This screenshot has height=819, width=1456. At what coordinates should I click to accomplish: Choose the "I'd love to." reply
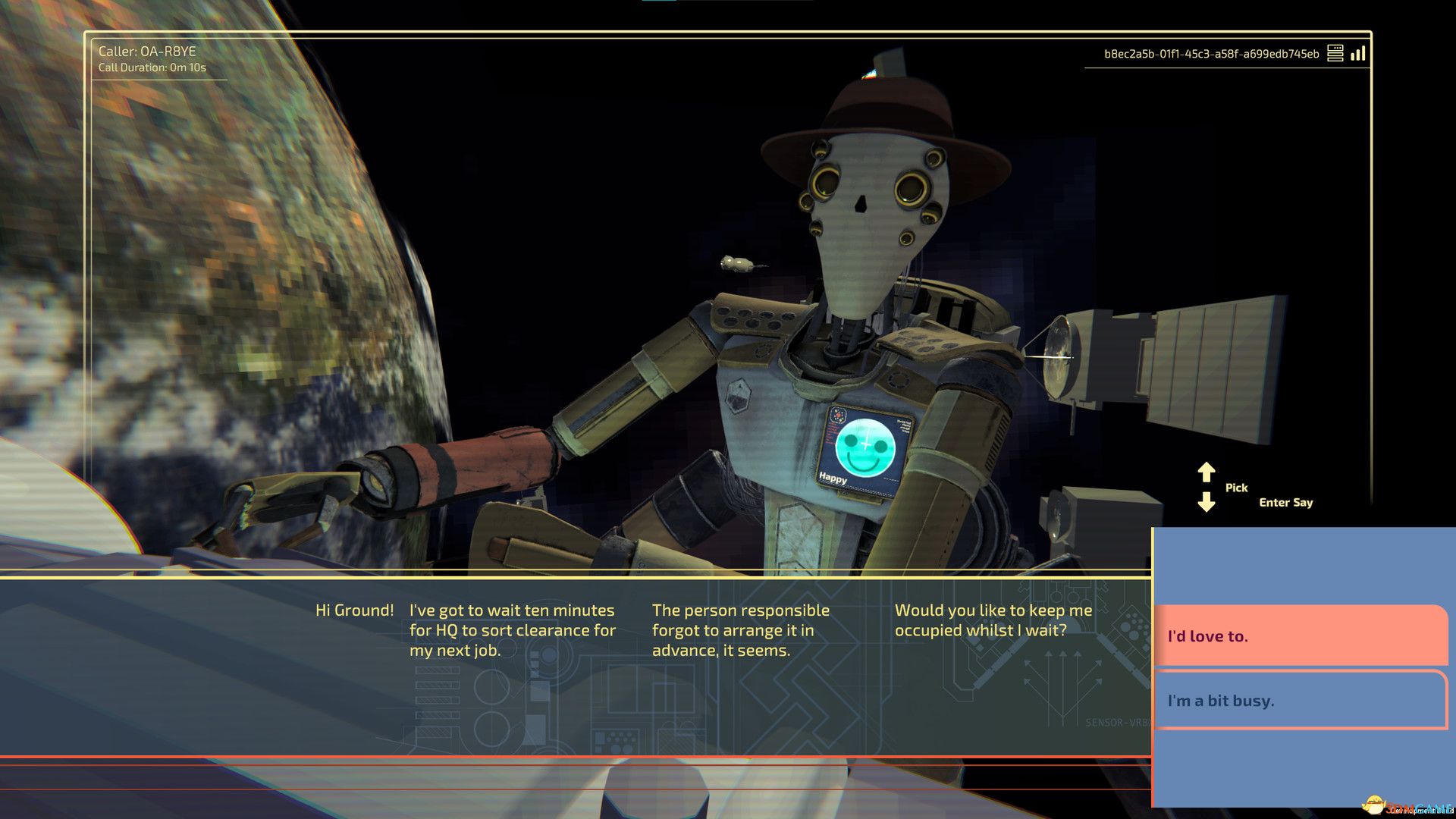tap(1300, 635)
